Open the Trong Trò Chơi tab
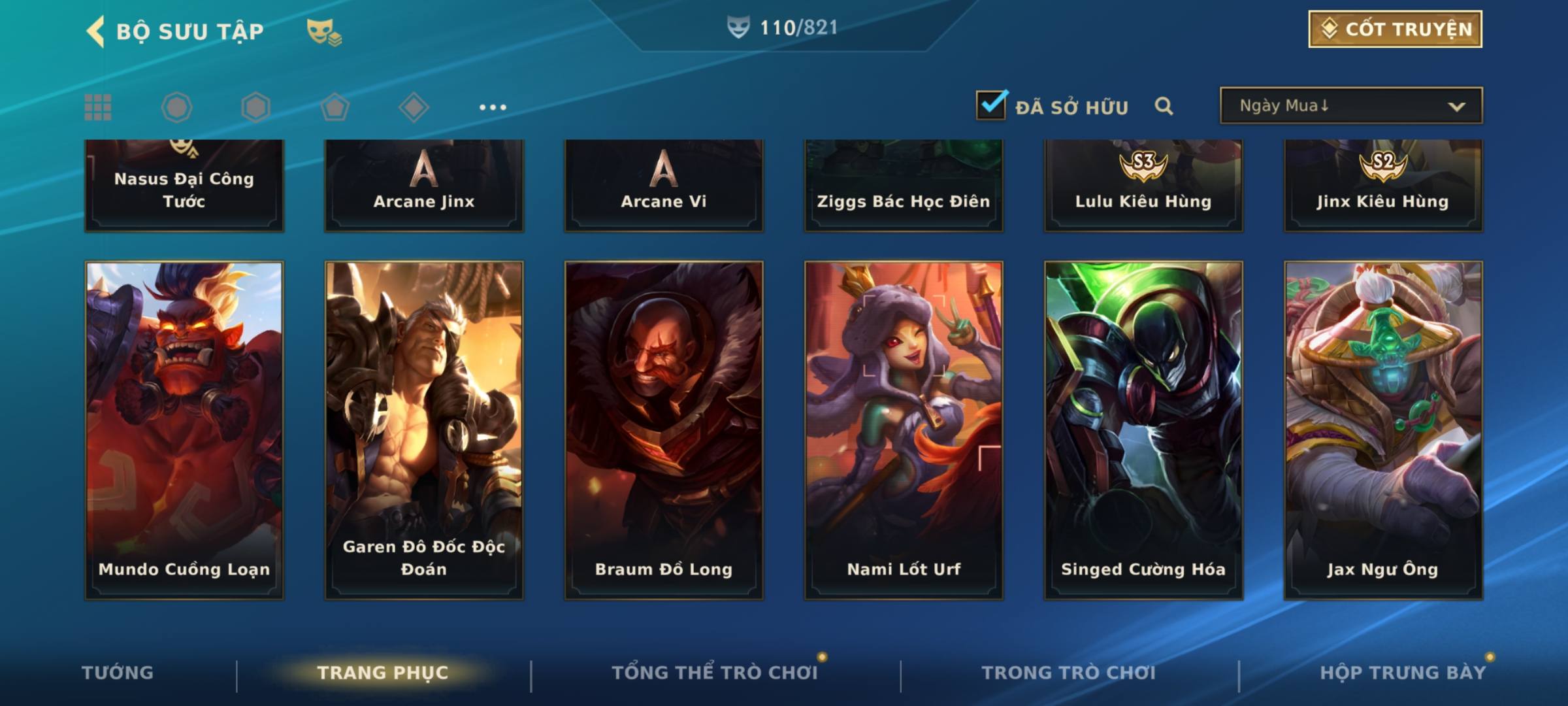Image resolution: width=1568 pixels, height=706 pixels. 1069,673
